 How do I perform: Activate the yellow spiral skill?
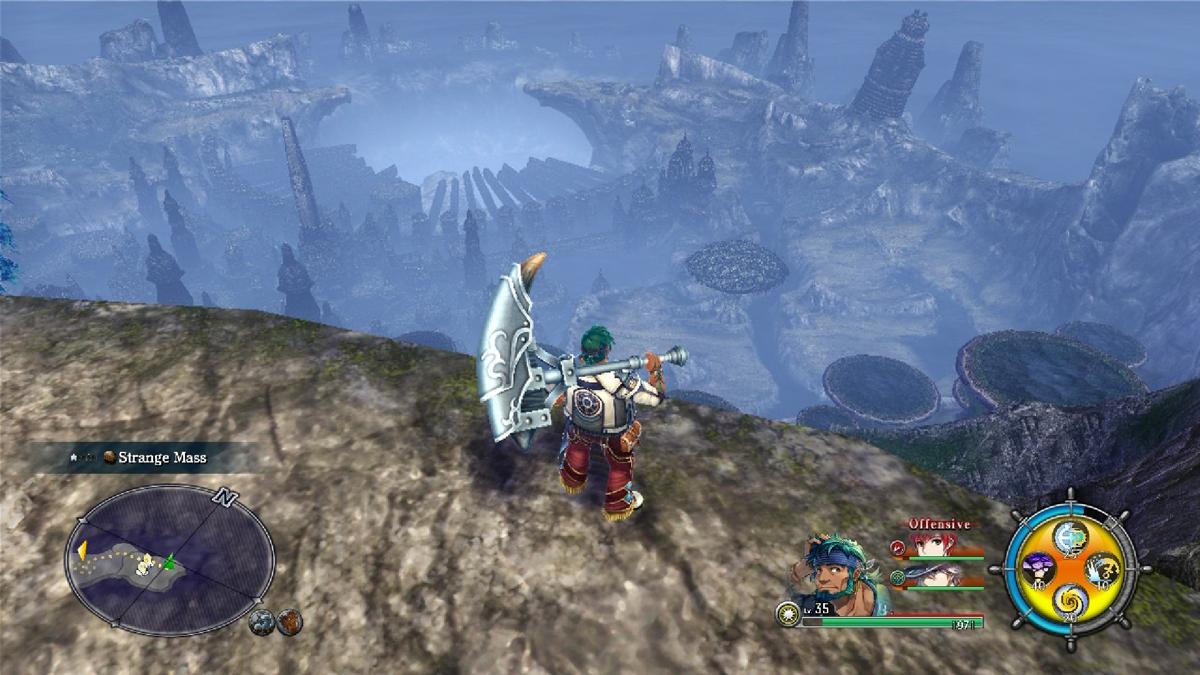(x=1070, y=602)
